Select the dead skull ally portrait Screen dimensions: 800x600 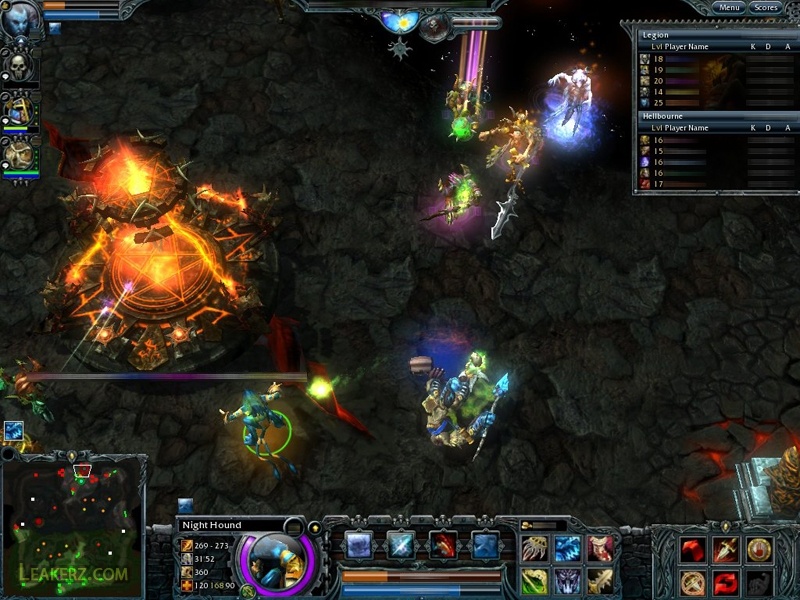click(x=19, y=67)
